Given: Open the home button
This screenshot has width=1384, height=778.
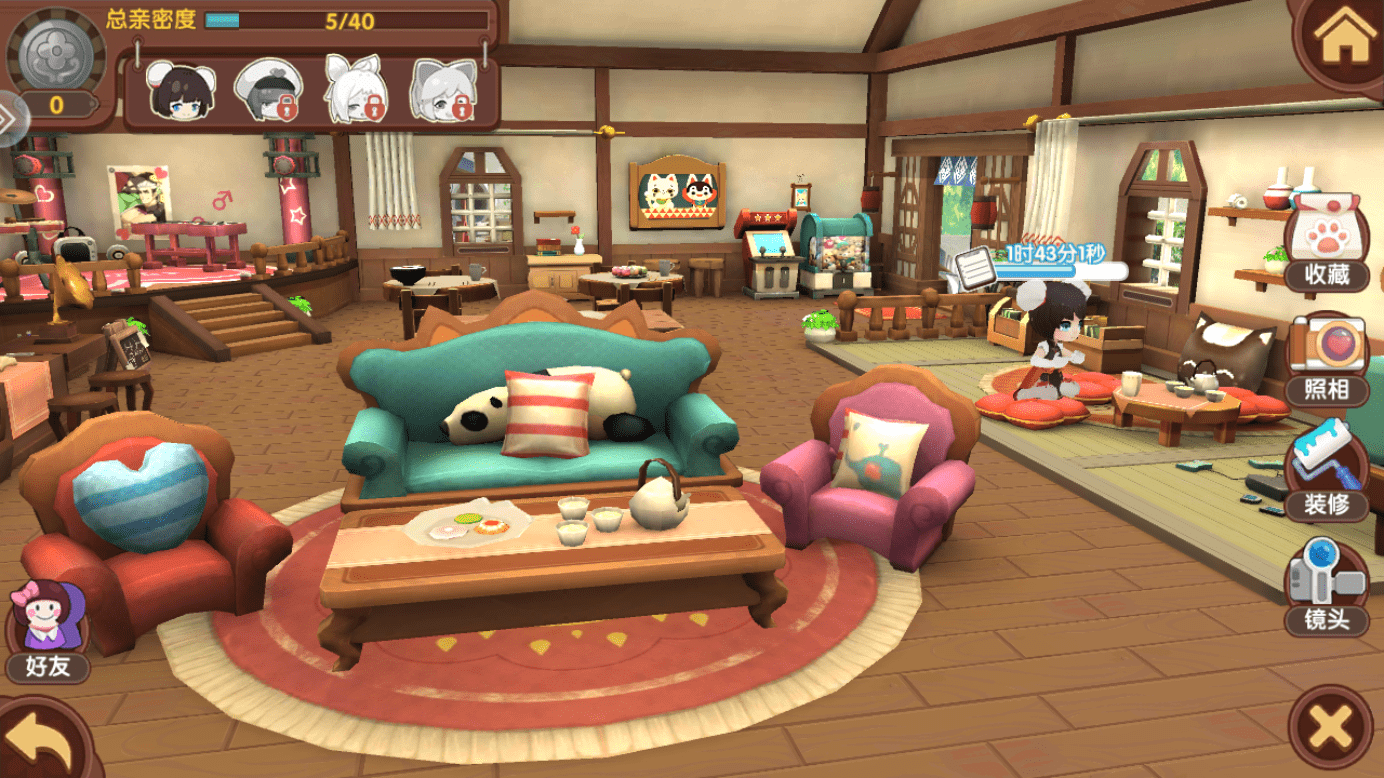Looking at the screenshot, I should pos(1341,41).
